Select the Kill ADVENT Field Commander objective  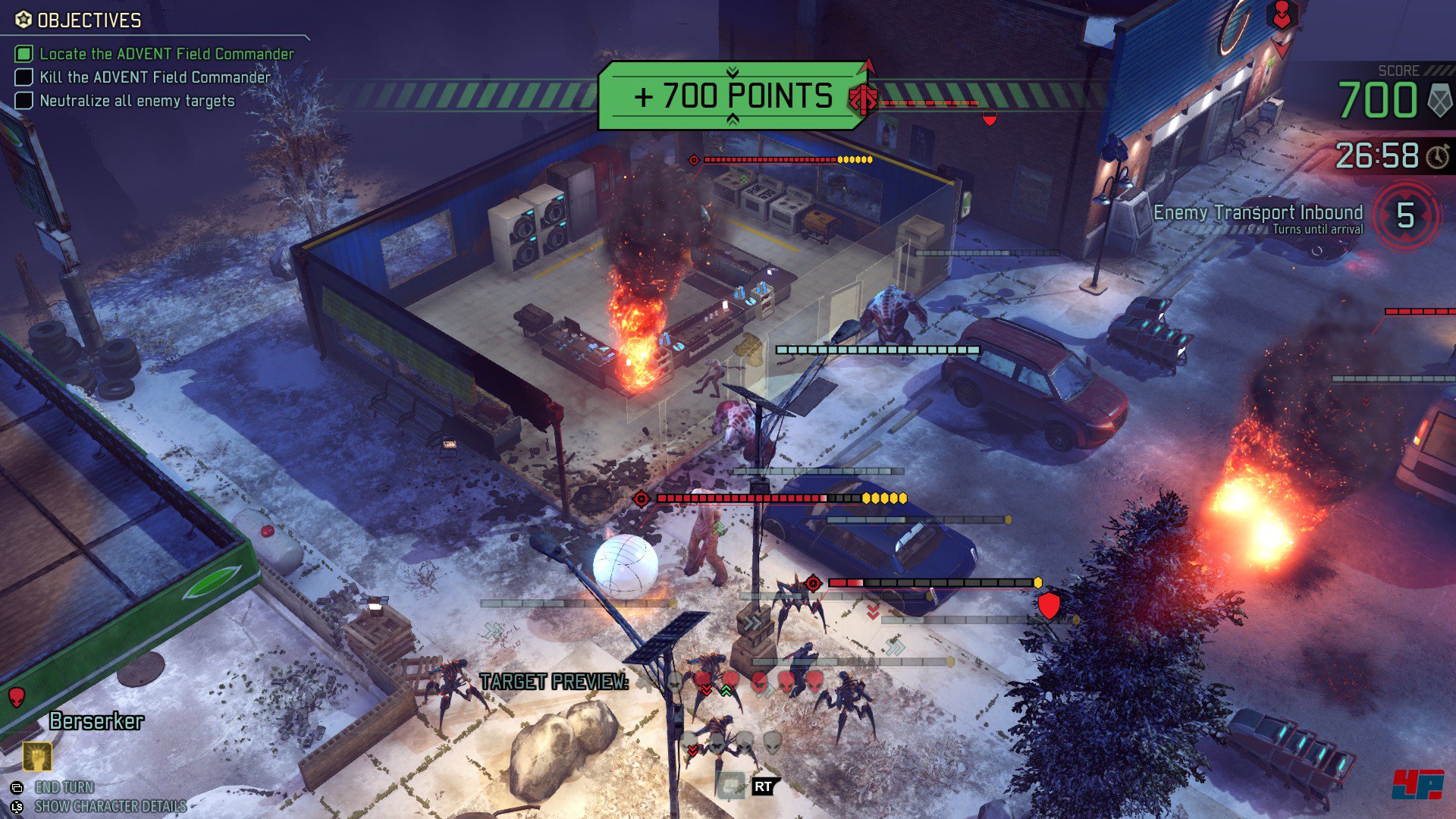155,77
